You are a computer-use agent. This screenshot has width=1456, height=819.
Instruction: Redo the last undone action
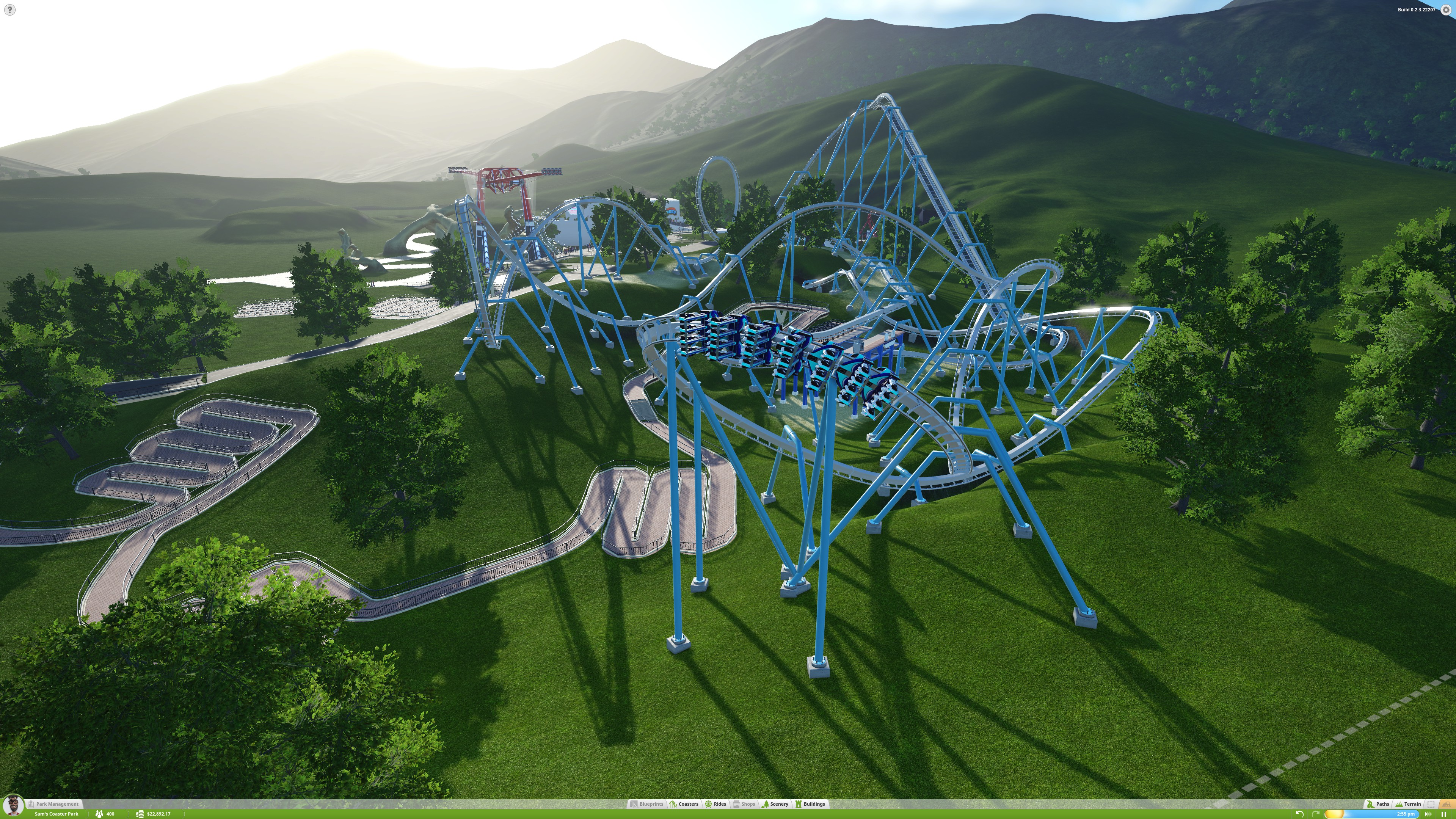coord(1315,814)
